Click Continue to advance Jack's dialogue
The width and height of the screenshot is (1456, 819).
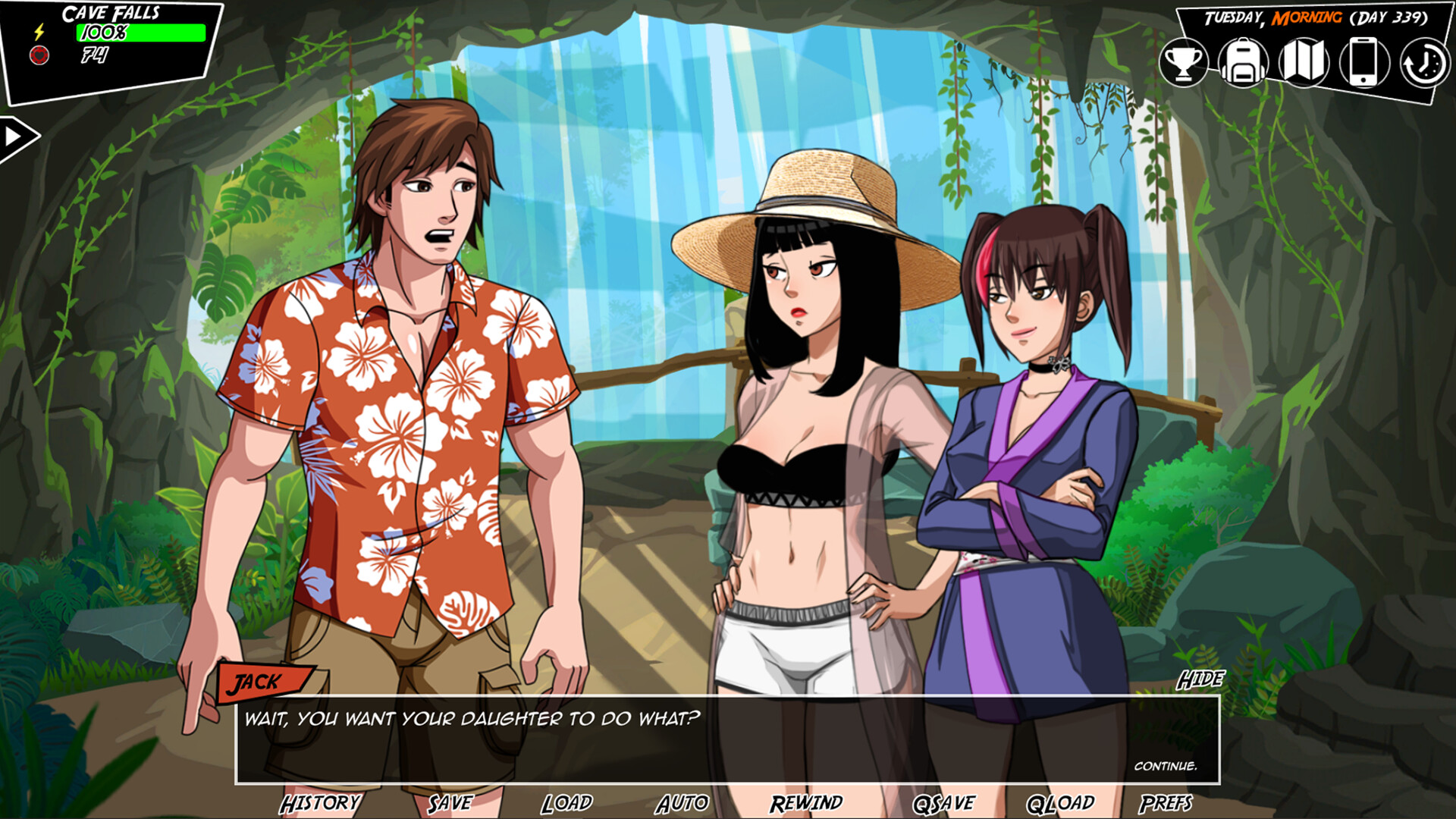pos(1166,767)
